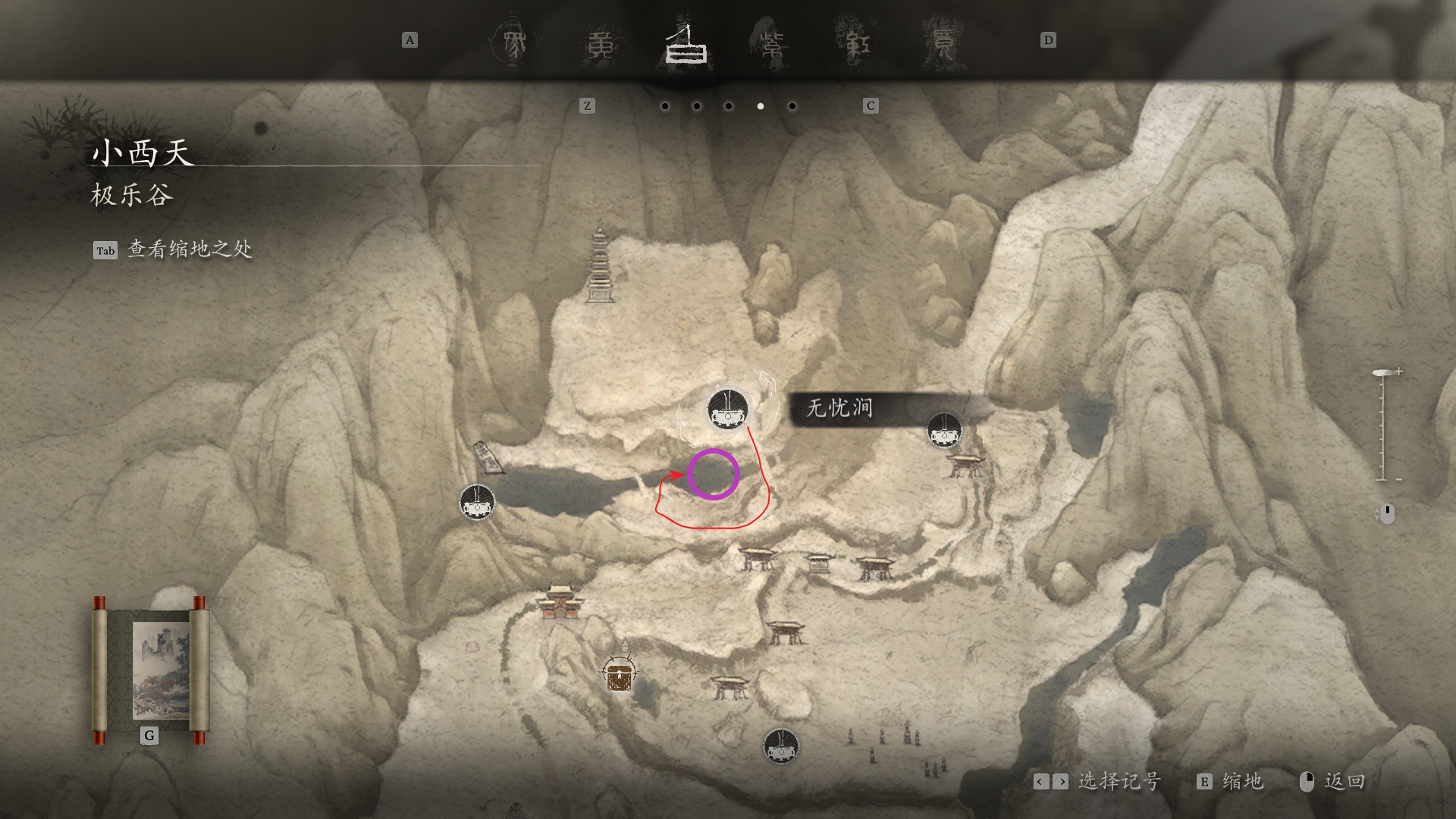
Task: Choose the 青 chapter tab
Action: pos(943,45)
